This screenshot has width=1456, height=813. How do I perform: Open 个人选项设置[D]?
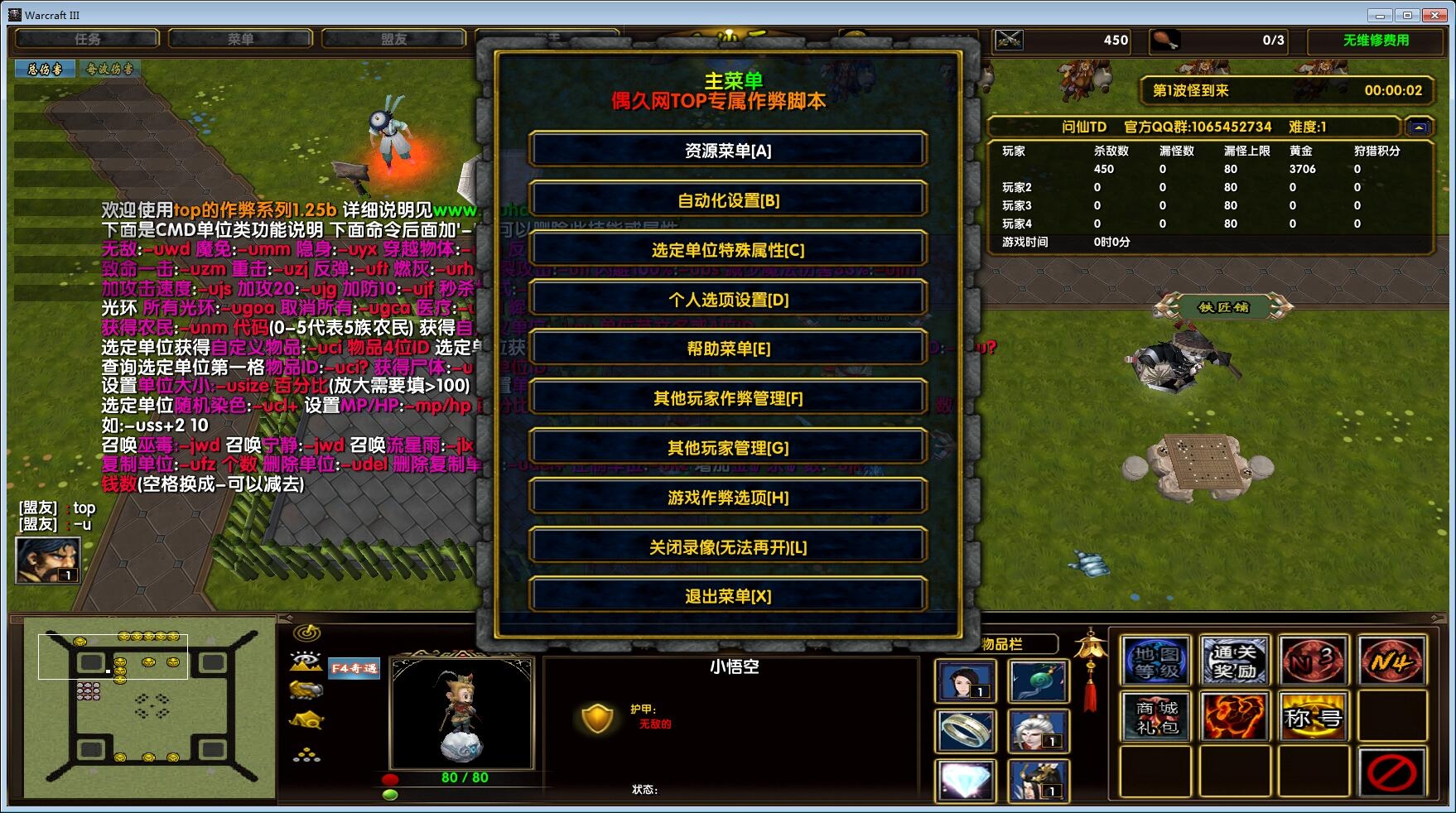(x=727, y=300)
